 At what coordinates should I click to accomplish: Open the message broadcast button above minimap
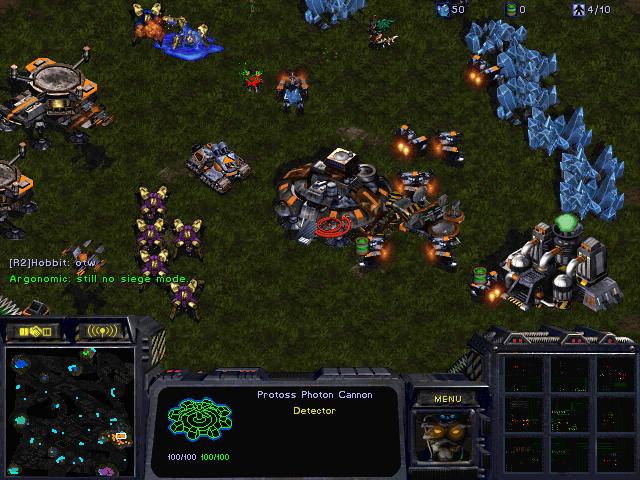[103, 331]
